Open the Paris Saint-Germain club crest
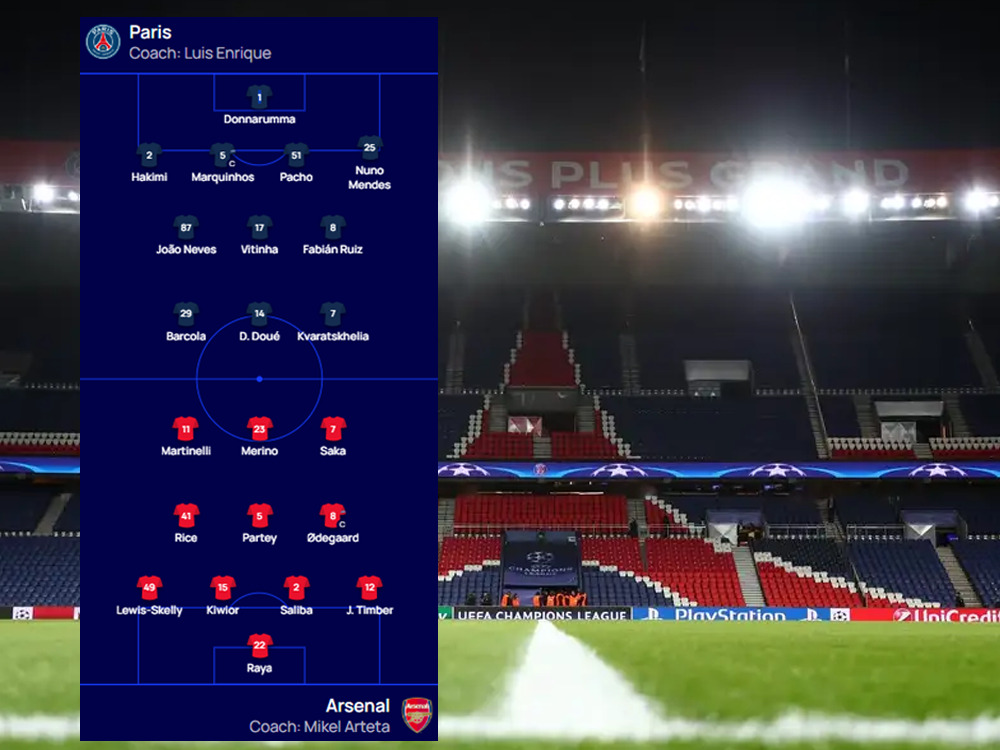Image resolution: width=1000 pixels, height=750 pixels. (103, 42)
